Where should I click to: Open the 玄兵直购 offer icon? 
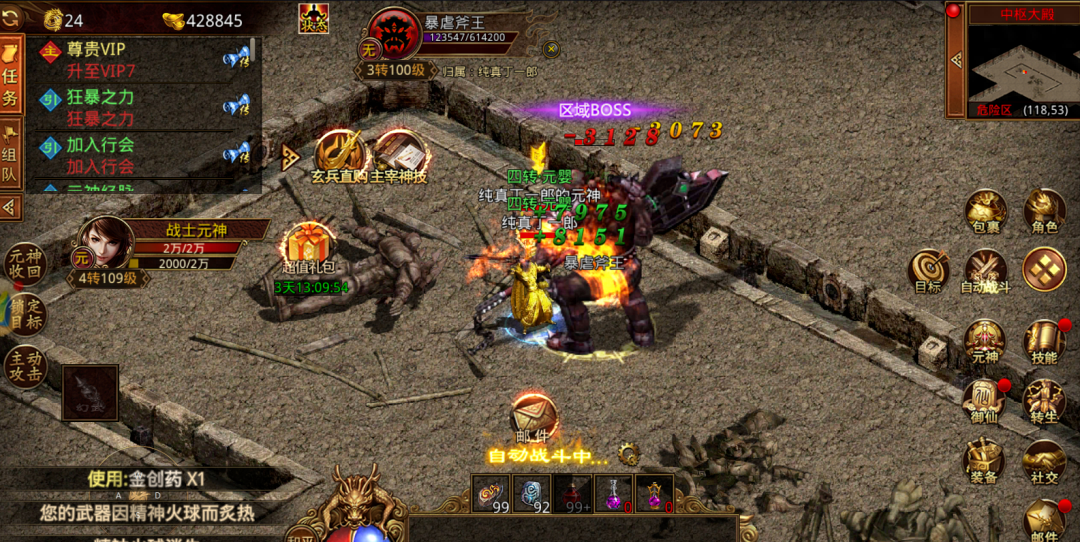pyautogui.click(x=340, y=156)
